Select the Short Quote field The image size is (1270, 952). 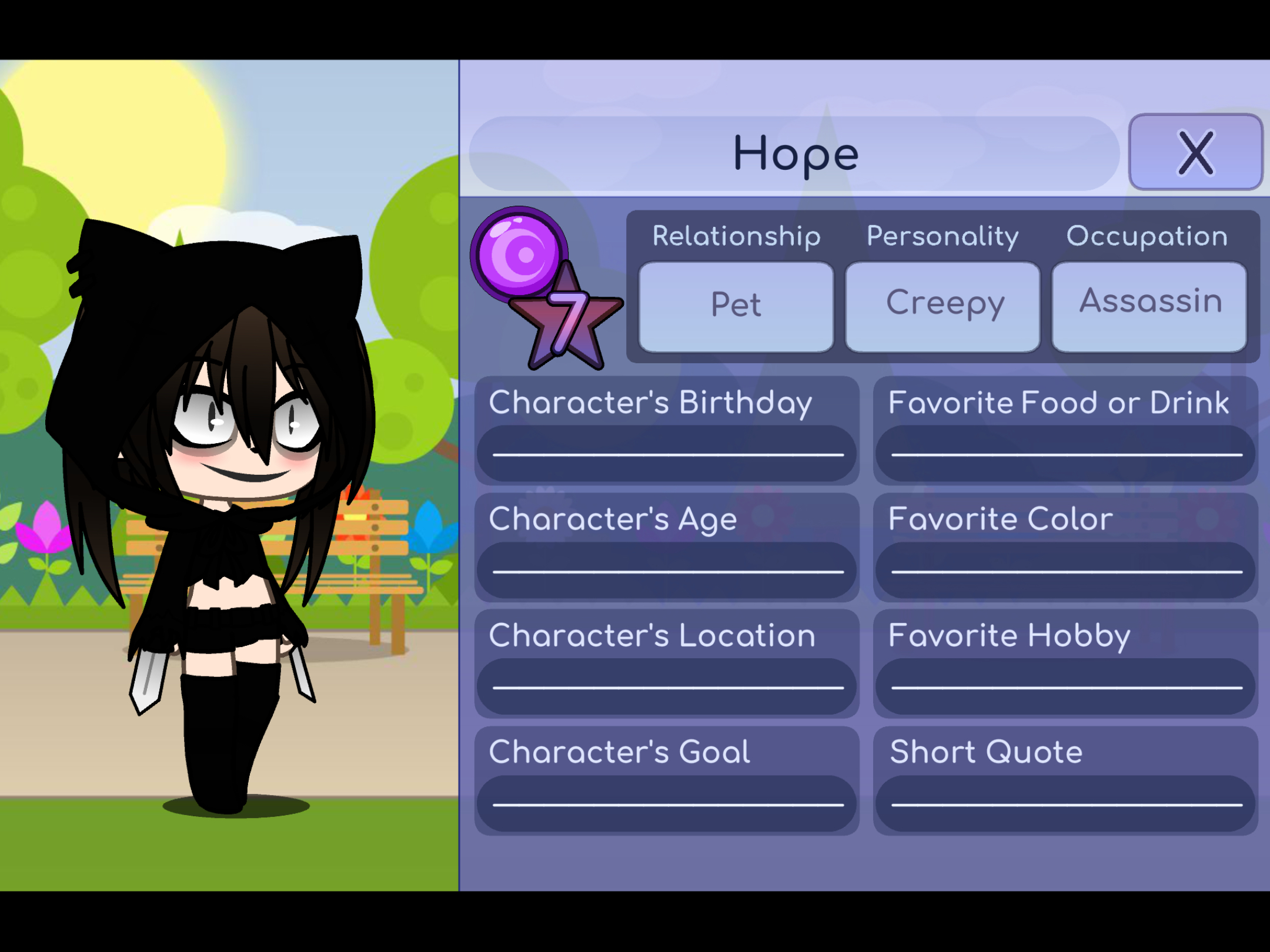(x=1065, y=802)
